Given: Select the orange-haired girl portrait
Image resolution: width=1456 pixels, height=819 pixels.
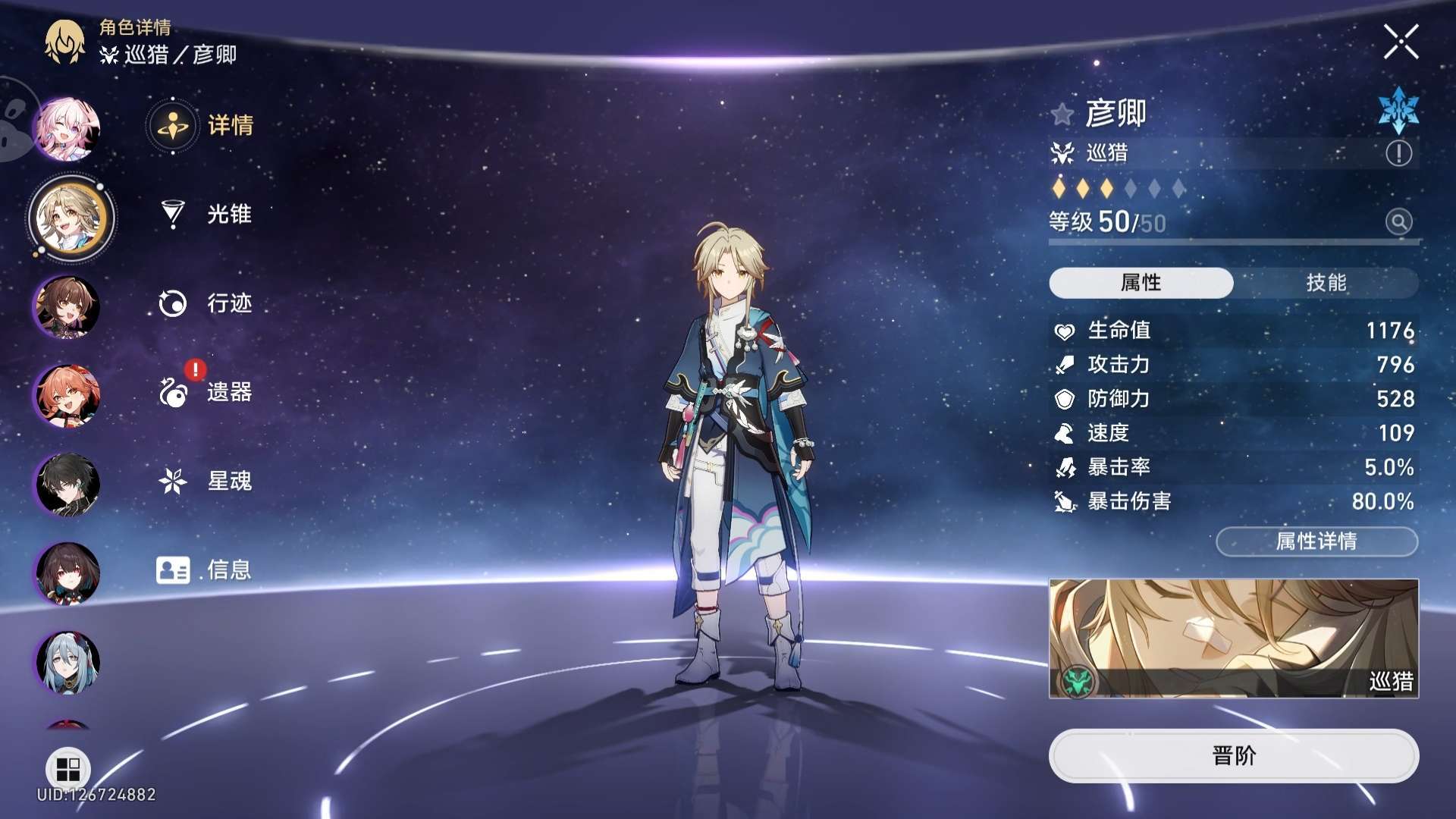Looking at the screenshot, I should pos(67,396).
